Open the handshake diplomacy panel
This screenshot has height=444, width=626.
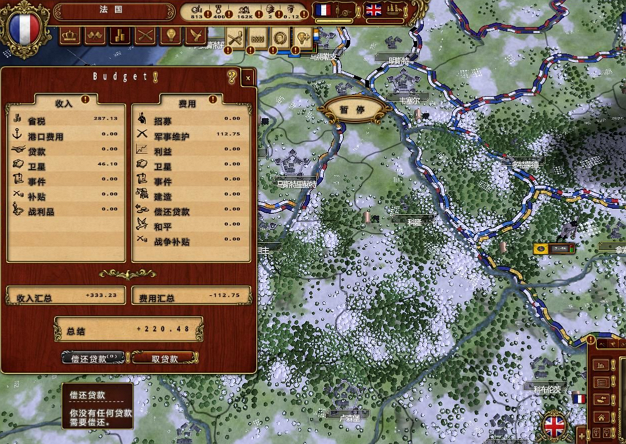[x=95, y=35]
